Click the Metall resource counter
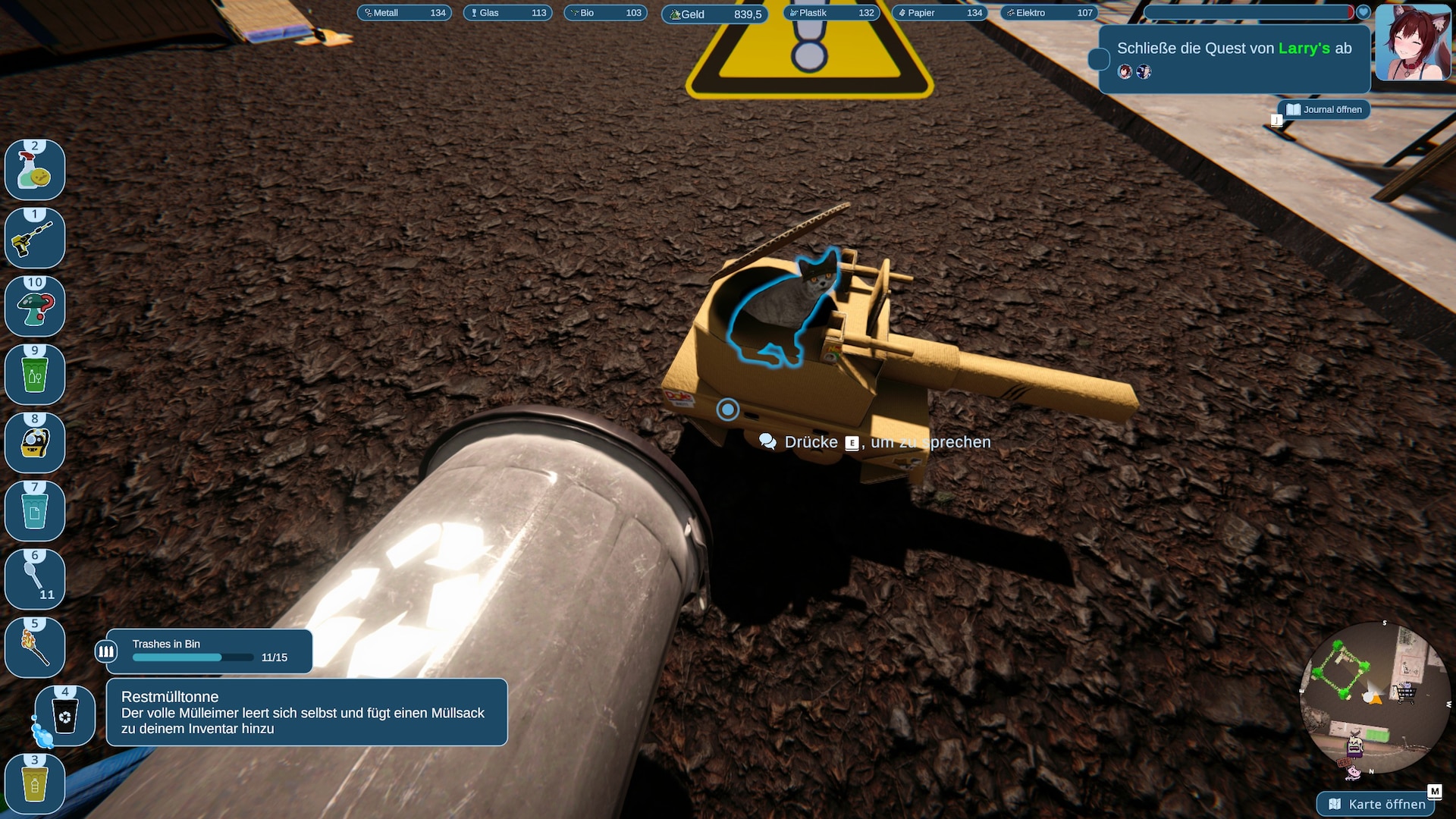The image size is (1456, 819). tap(404, 13)
